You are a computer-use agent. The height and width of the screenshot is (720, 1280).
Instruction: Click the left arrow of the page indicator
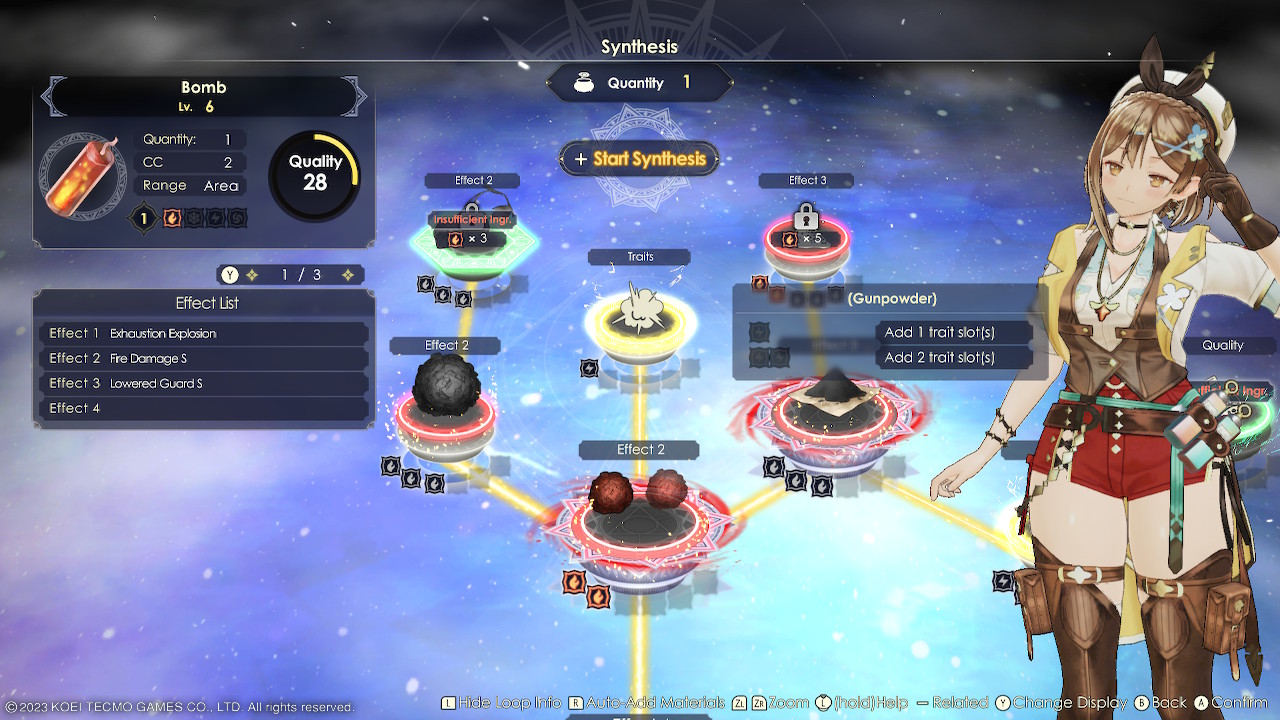[x=252, y=275]
